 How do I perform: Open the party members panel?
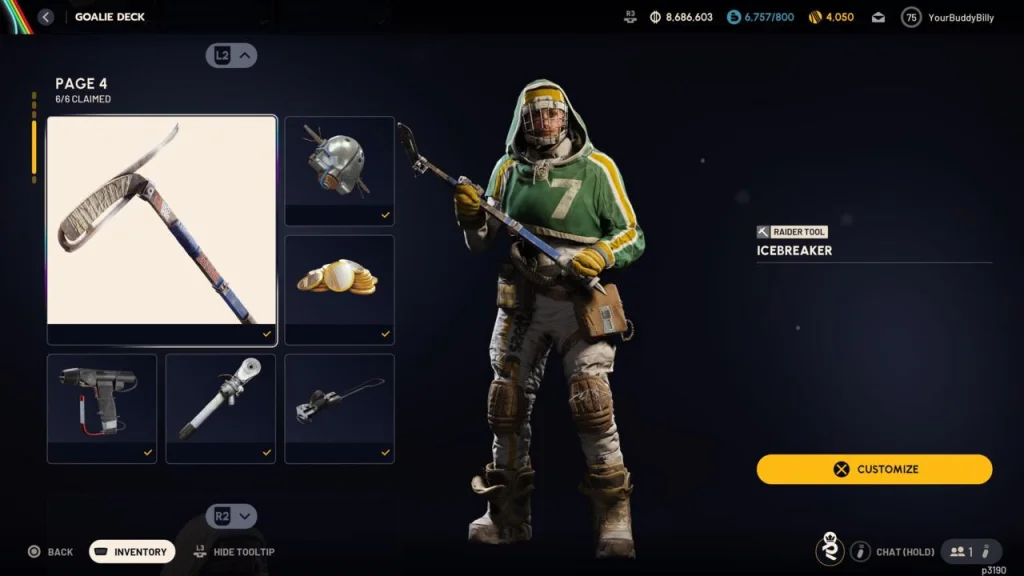click(x=970, y=551)
